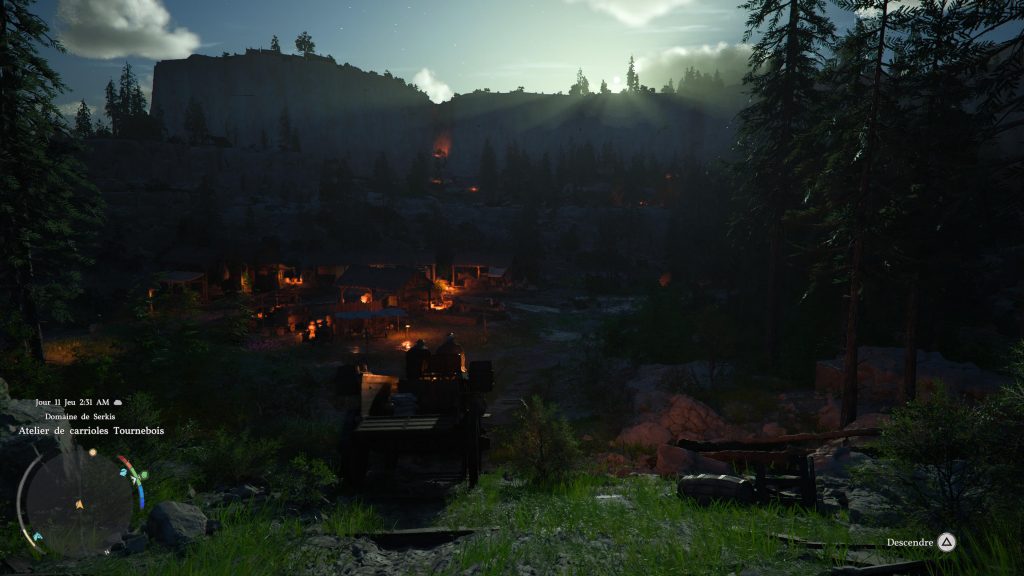Click the orange player arrow on the minimap

pos(79,503)
